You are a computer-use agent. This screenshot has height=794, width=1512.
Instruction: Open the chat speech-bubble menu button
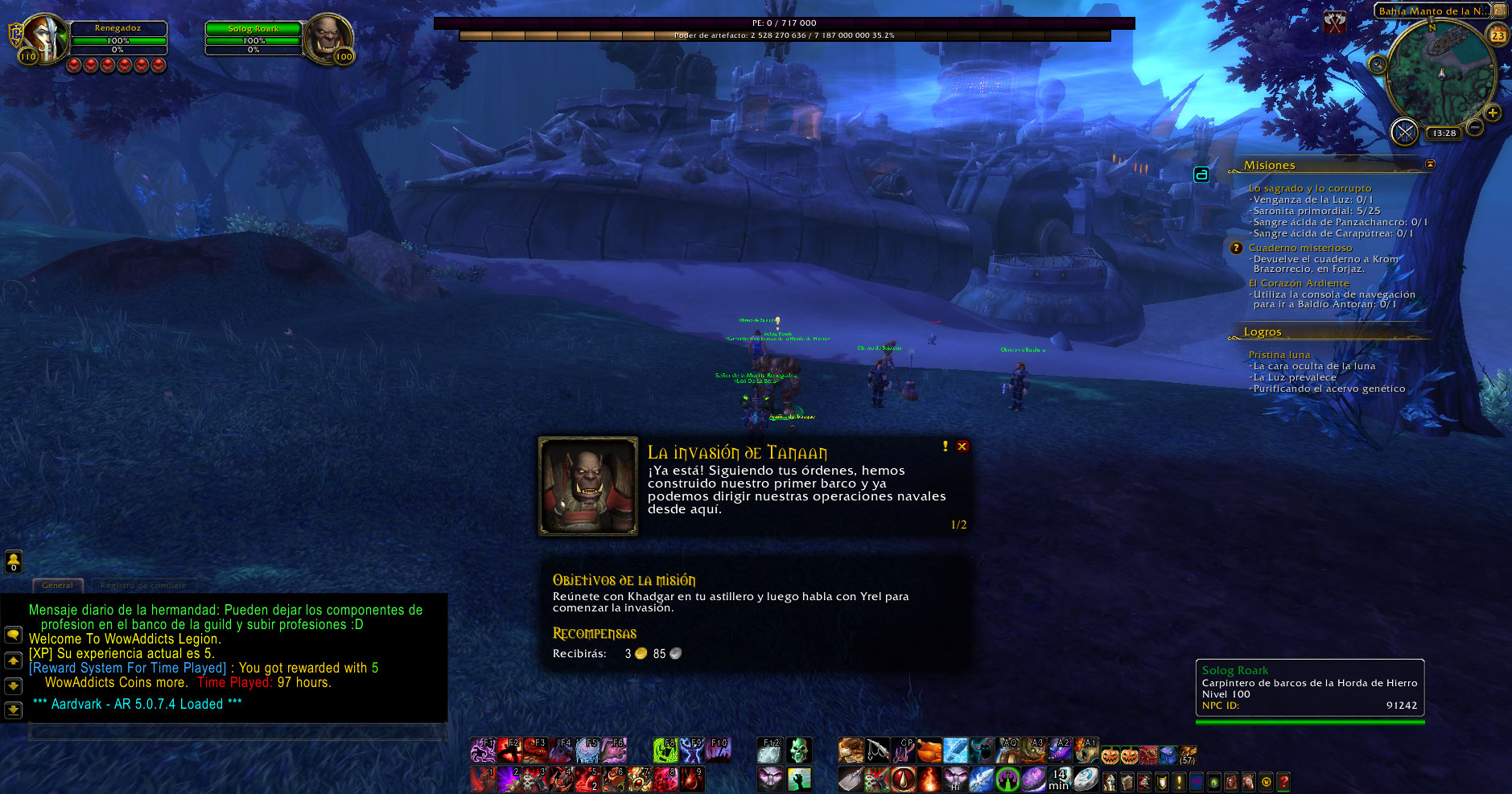tap(14, 635)
